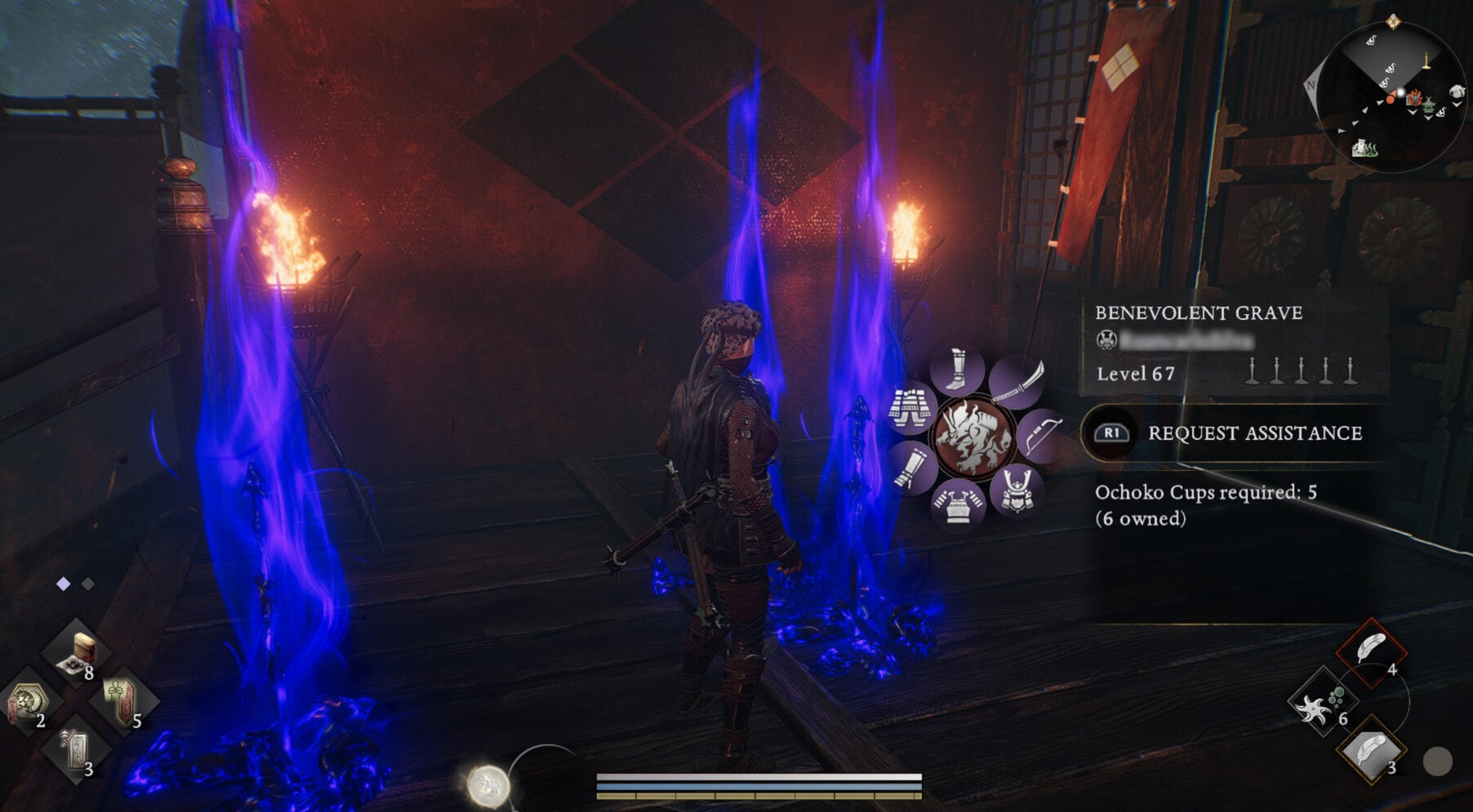Use the shortcut item with count 8

[78, 653]
